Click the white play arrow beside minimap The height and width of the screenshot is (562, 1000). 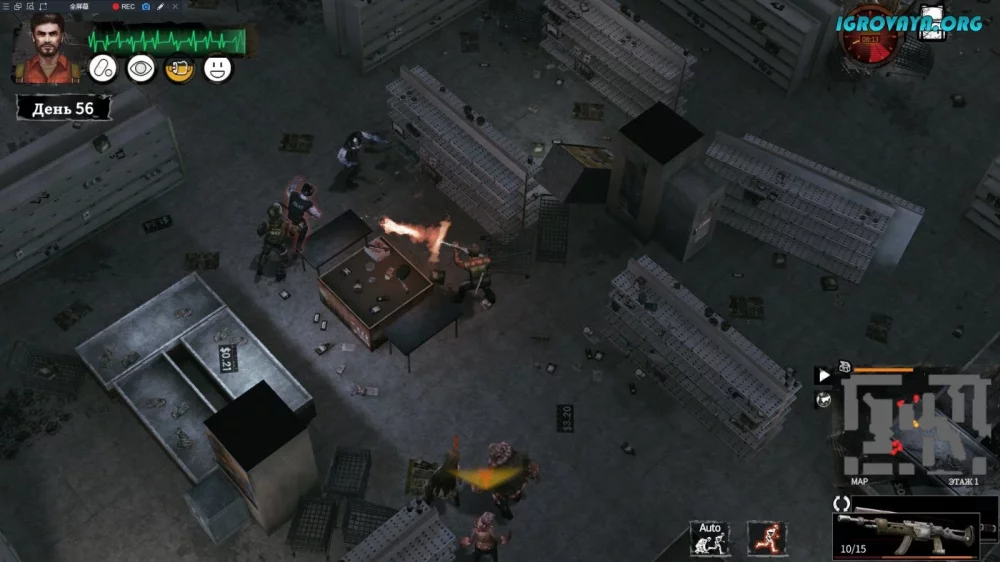coord(824,376)
